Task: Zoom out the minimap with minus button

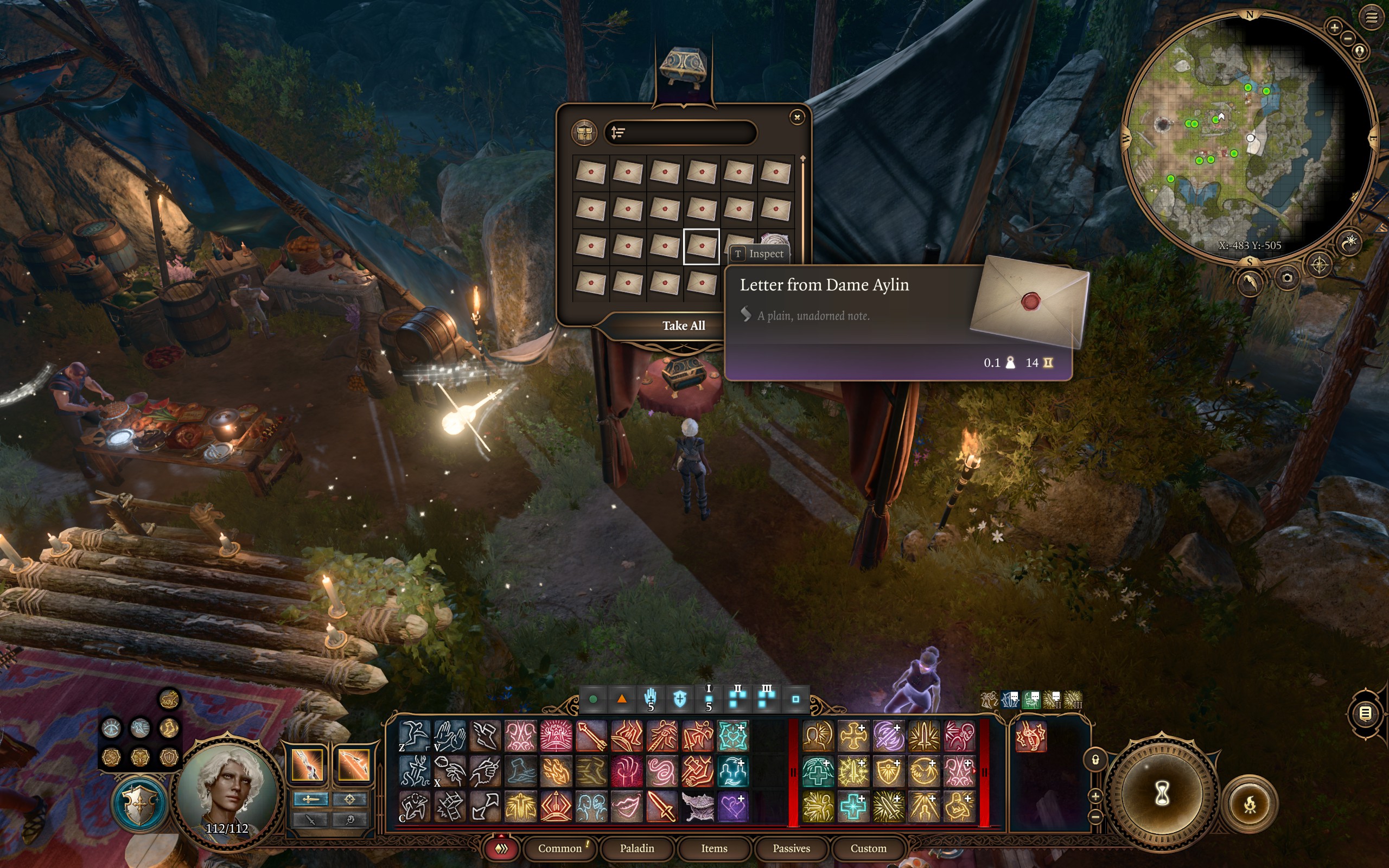Action: [x=1348, y=39]
